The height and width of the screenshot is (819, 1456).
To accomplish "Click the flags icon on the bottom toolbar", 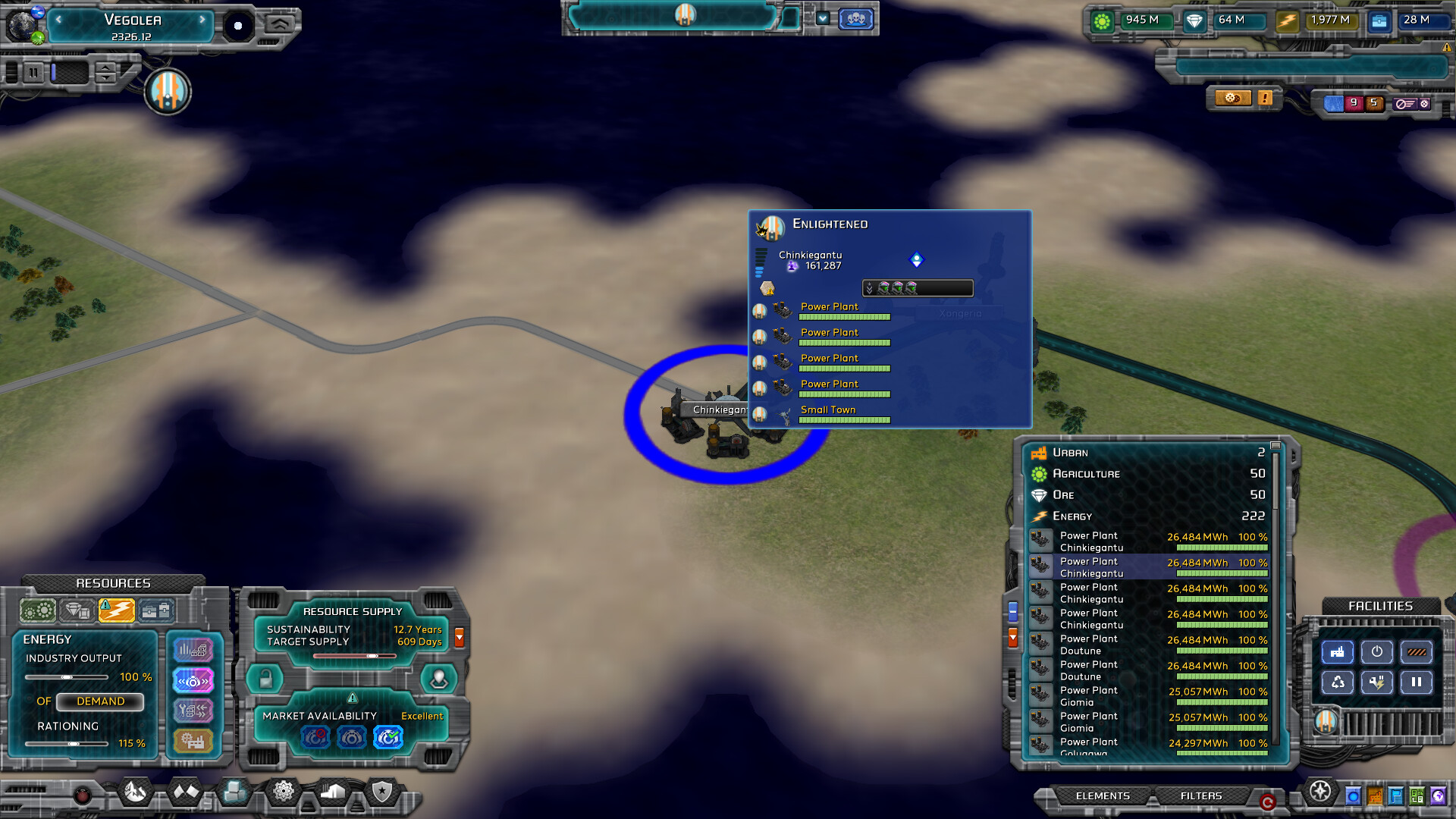I will pyautogui.click(x=185, y=792).
